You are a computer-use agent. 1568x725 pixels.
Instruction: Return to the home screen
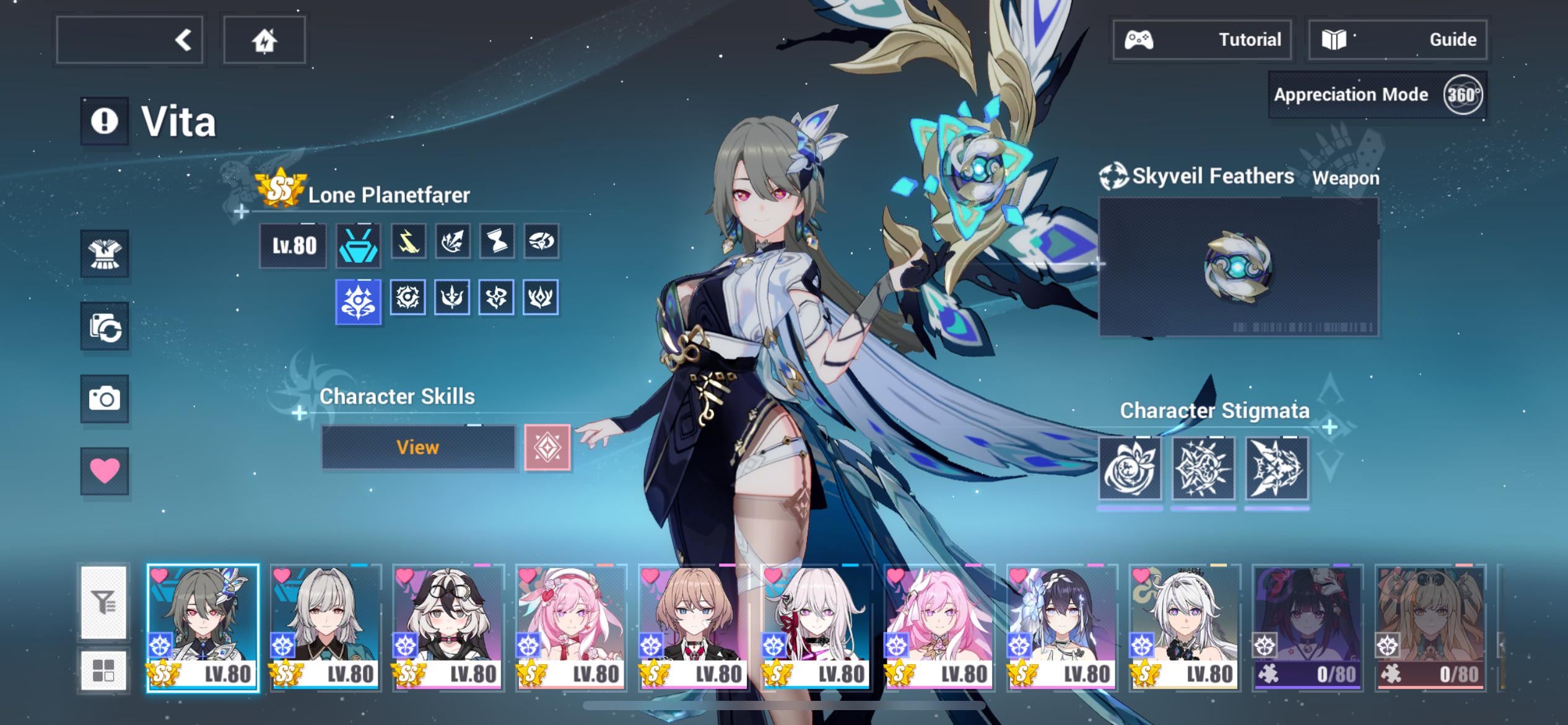(x=264, y=40)
